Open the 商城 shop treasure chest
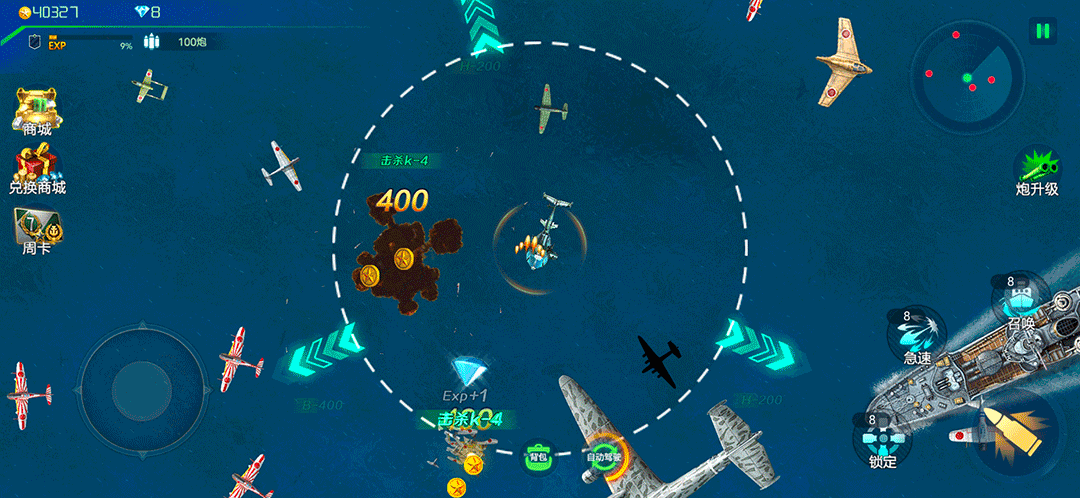 pos(37,108)
